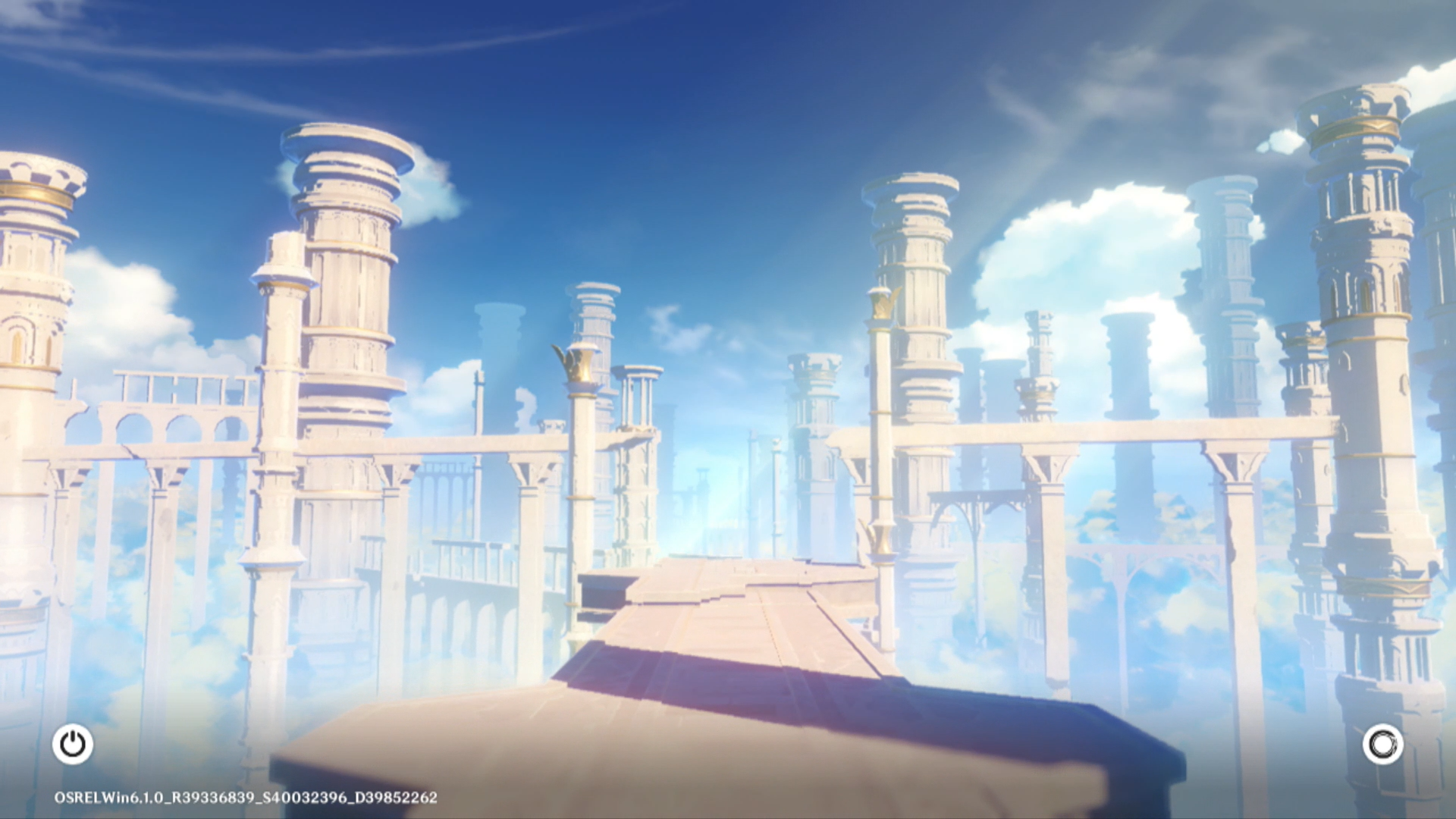Click the power icon to exit the game

73,744
